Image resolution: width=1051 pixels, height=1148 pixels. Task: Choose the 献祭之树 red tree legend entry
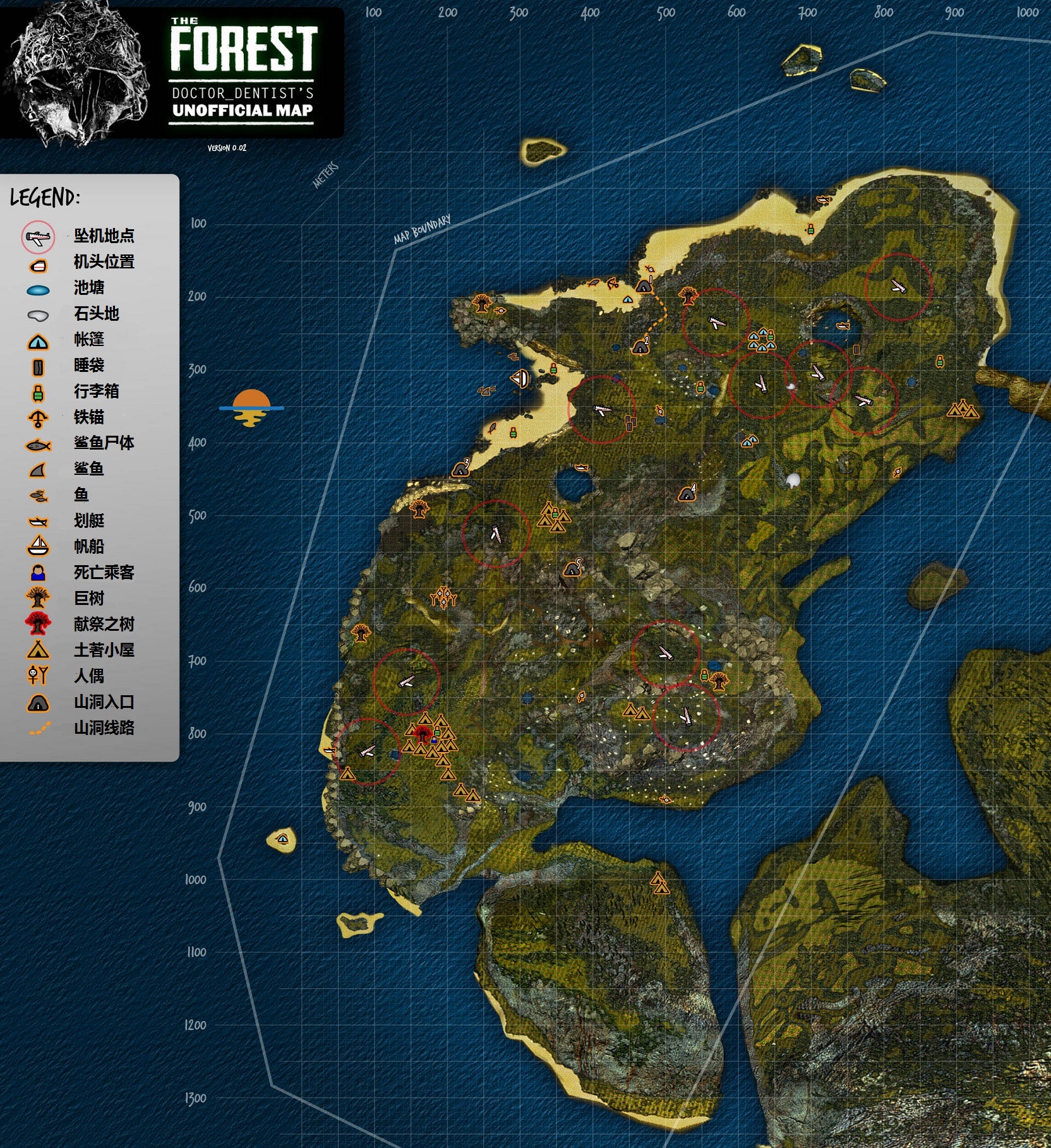[x=104, y=625]
